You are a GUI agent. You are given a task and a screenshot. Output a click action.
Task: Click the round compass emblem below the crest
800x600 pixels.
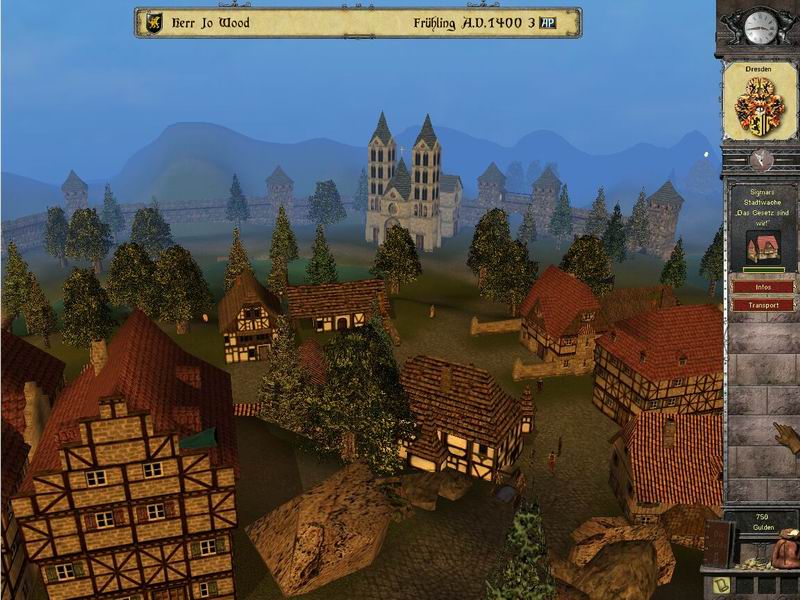click(761, 160)
